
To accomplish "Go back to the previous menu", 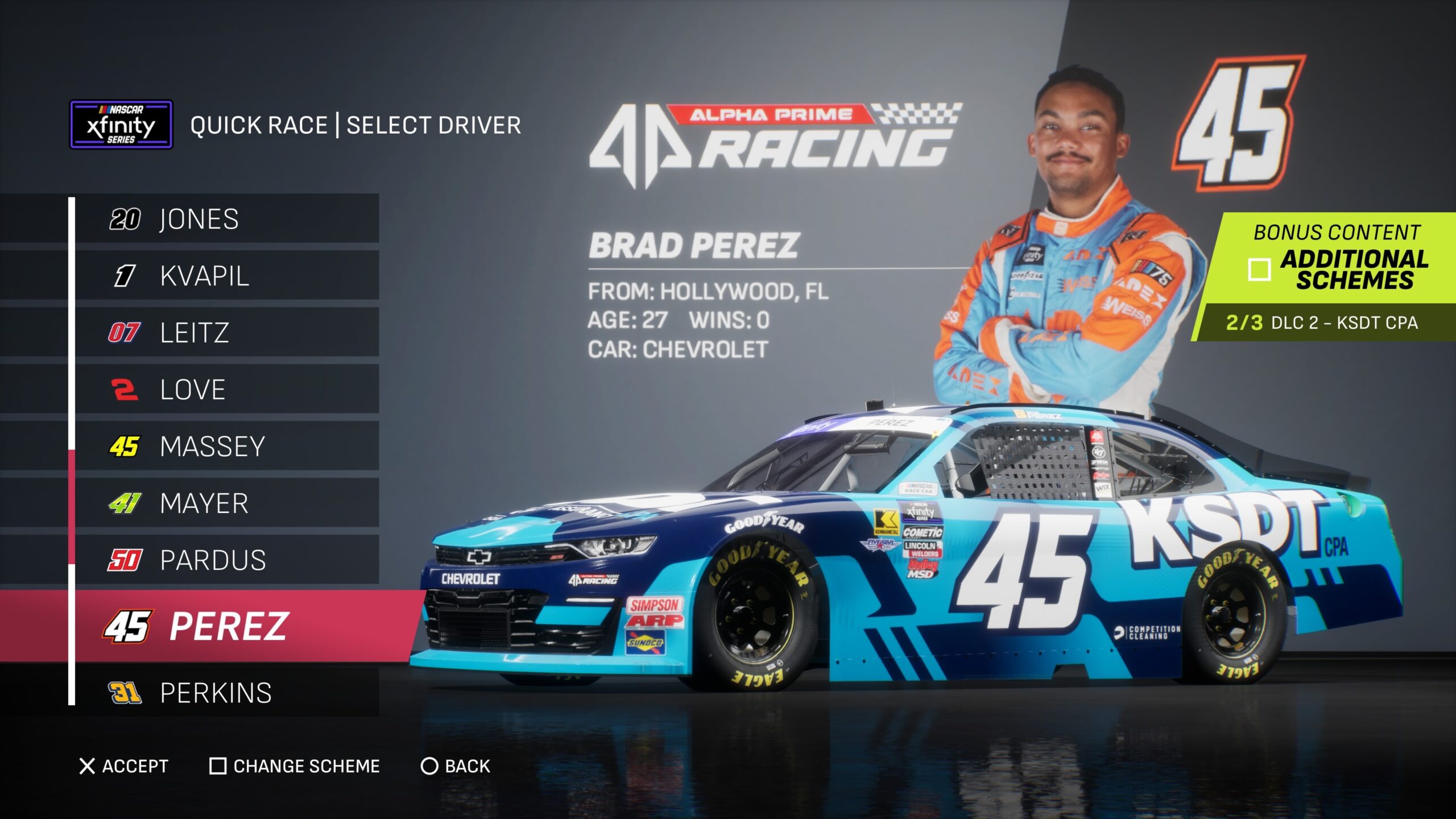I will tap(455, 766).
